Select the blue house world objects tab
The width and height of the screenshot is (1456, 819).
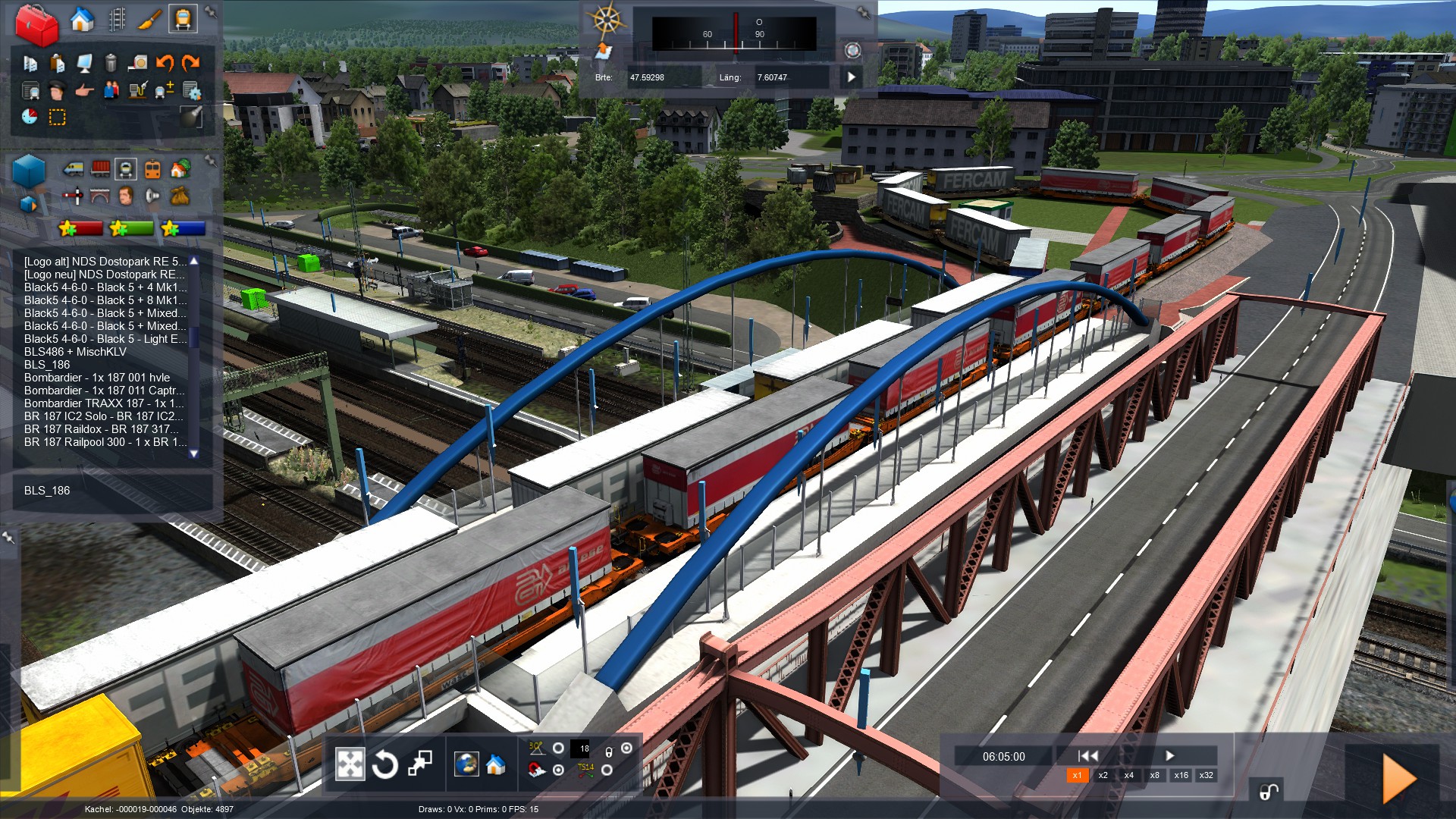(82, 20)
